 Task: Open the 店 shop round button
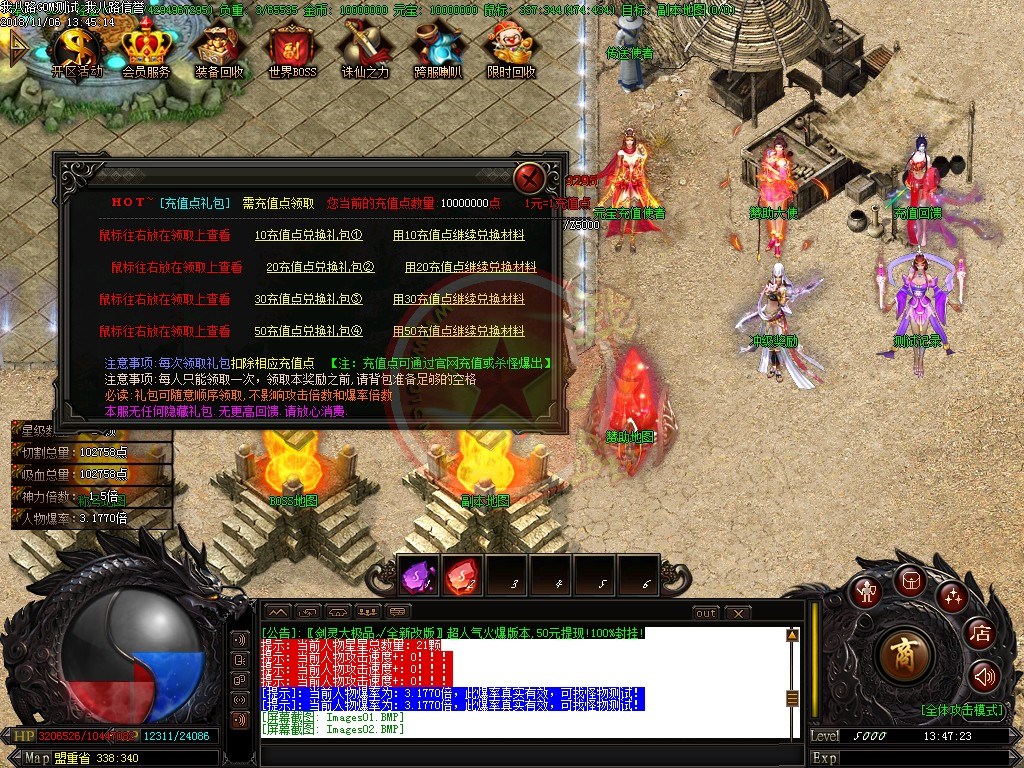979,632
